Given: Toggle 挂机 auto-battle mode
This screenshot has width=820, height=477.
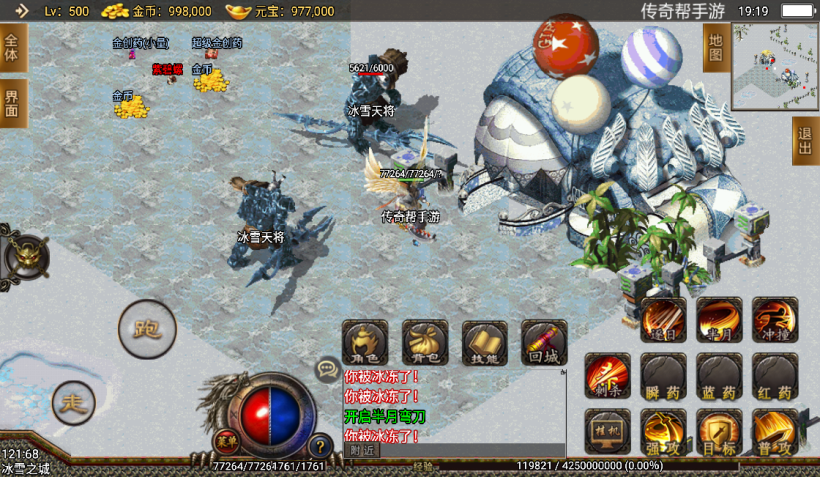Looking at the screenshot, I should [x=608, y=432].
